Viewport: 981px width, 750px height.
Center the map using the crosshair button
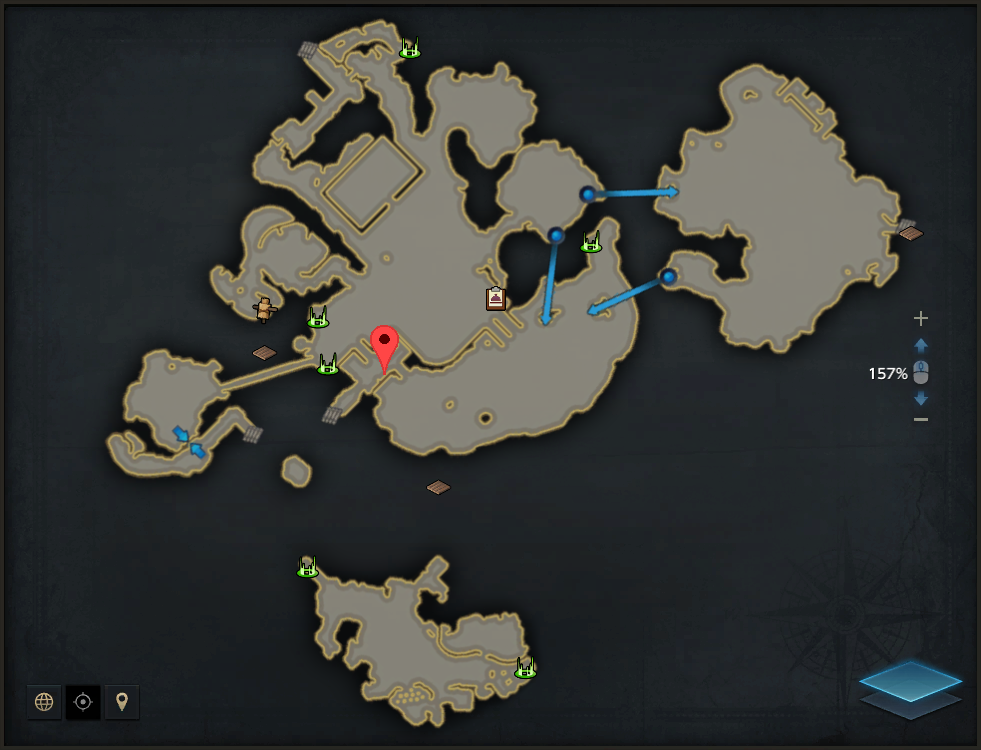point(83,702)
